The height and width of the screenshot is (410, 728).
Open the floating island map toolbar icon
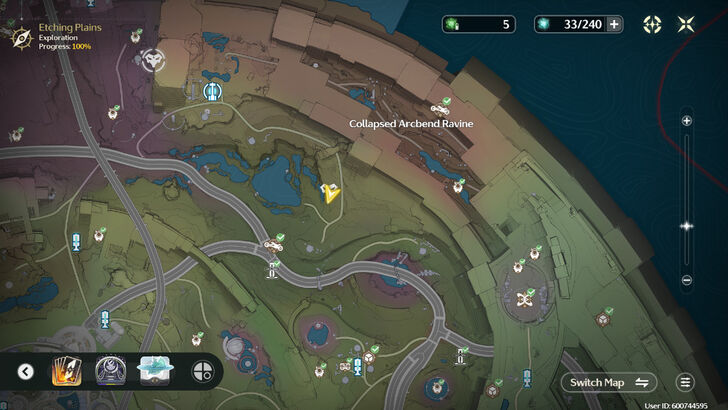155,371
